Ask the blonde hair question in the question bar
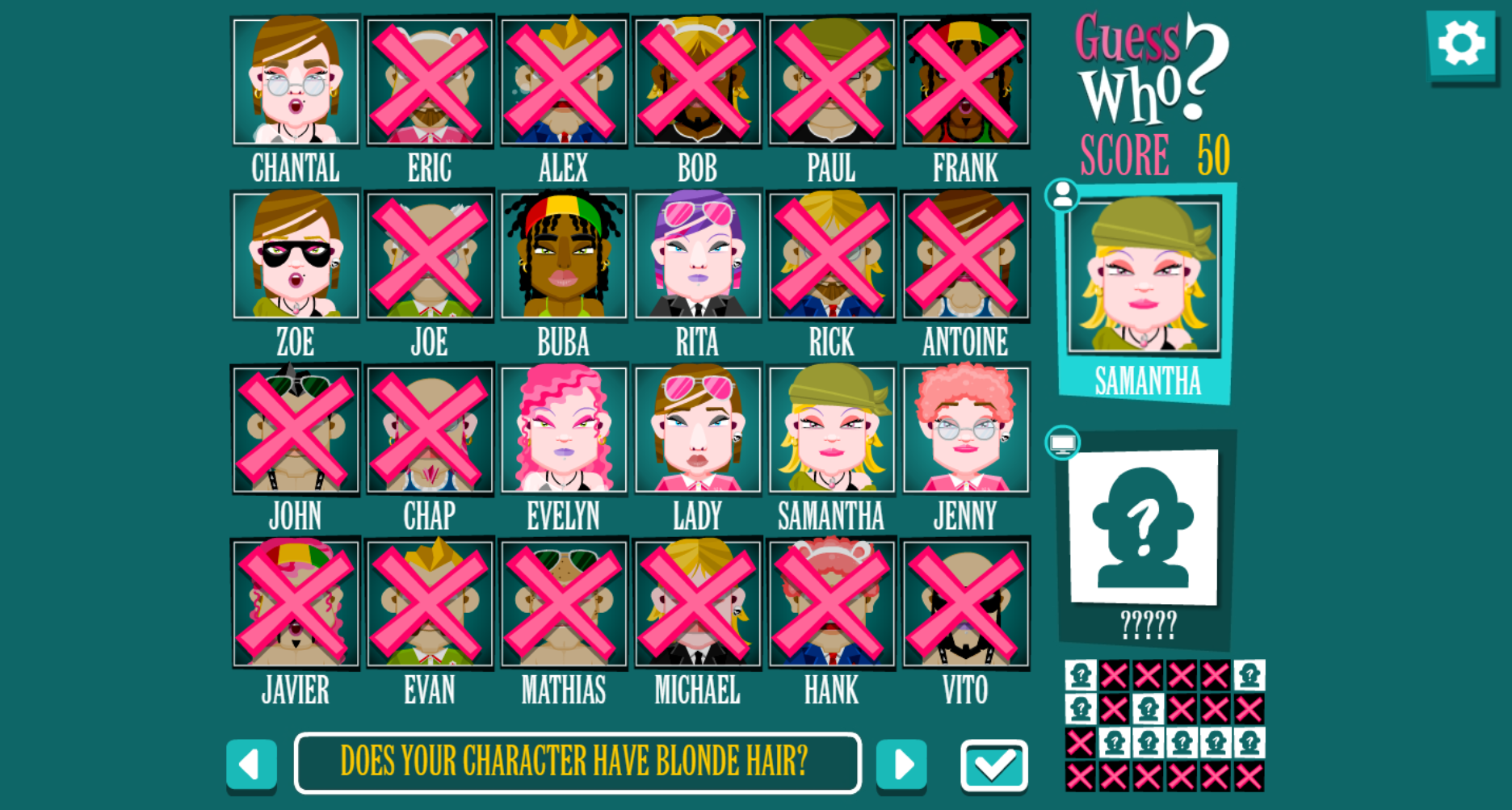This screenshot has height=810, width=1512. pyautogui.click(x=576, y=762)
